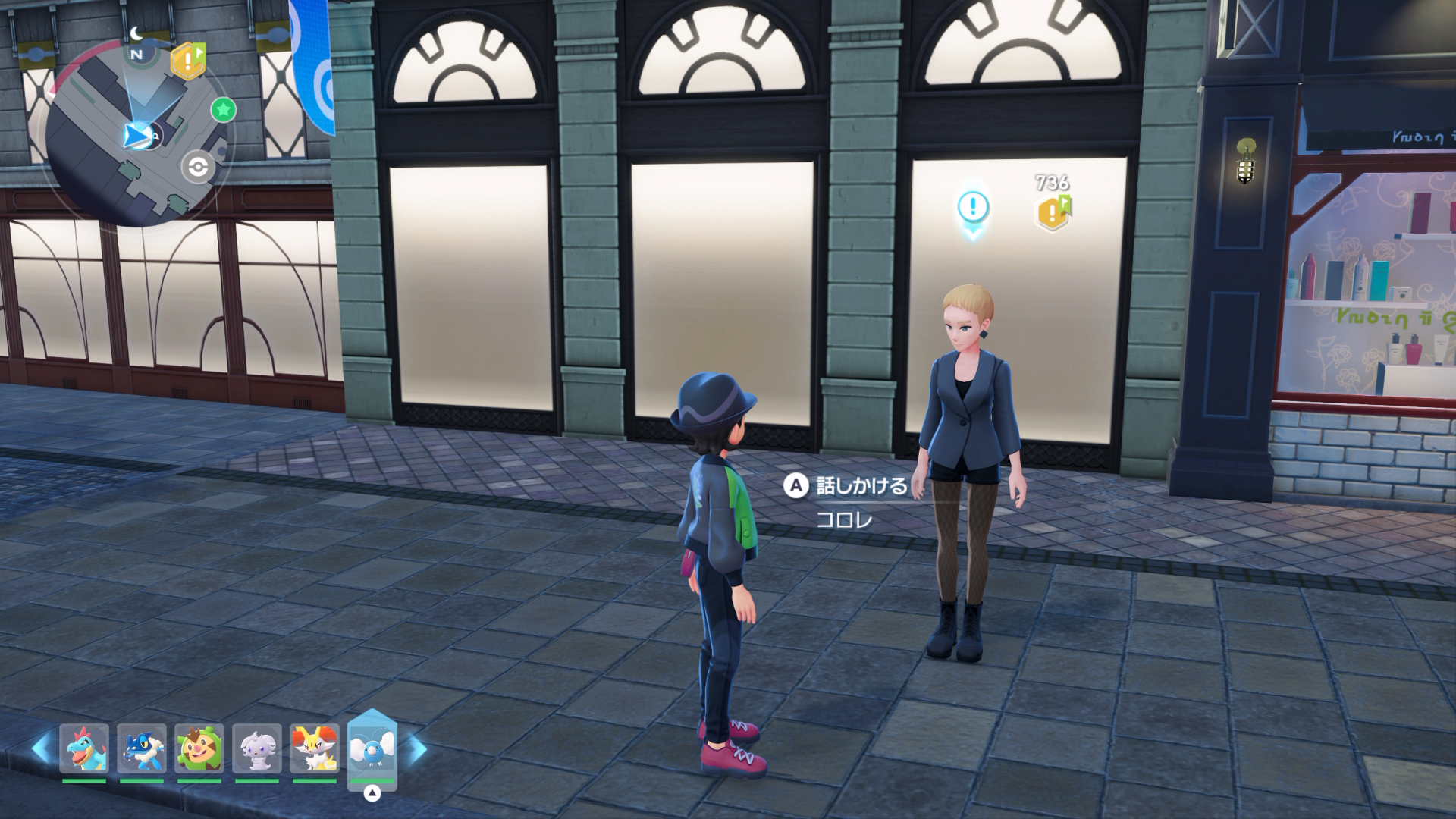1456x819 pixels.
Task: Click the yellow hexagon quest marker showing 736
Action: (1053, 212)
